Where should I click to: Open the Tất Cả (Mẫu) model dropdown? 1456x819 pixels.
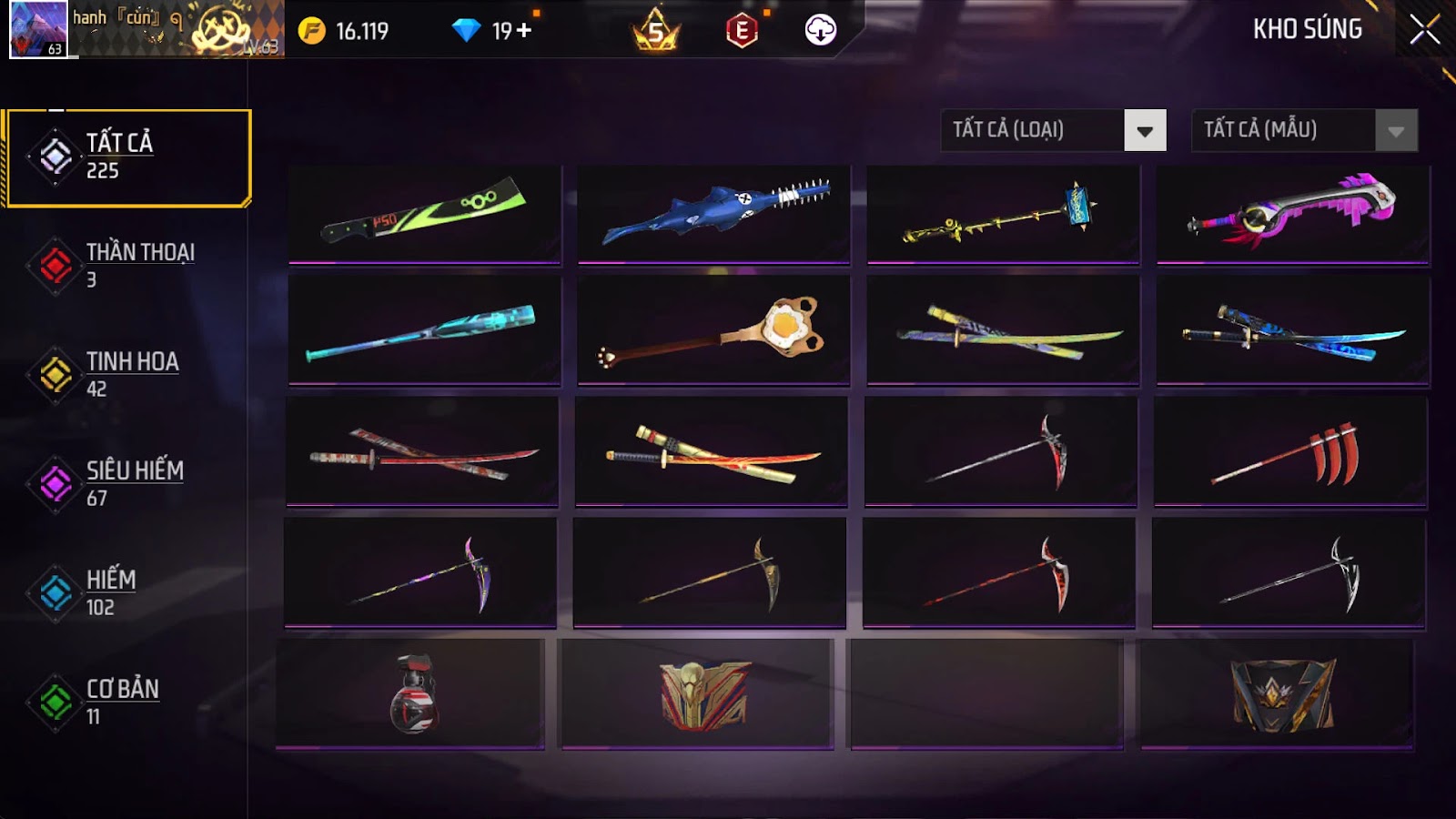click(x=1304, y=130)
